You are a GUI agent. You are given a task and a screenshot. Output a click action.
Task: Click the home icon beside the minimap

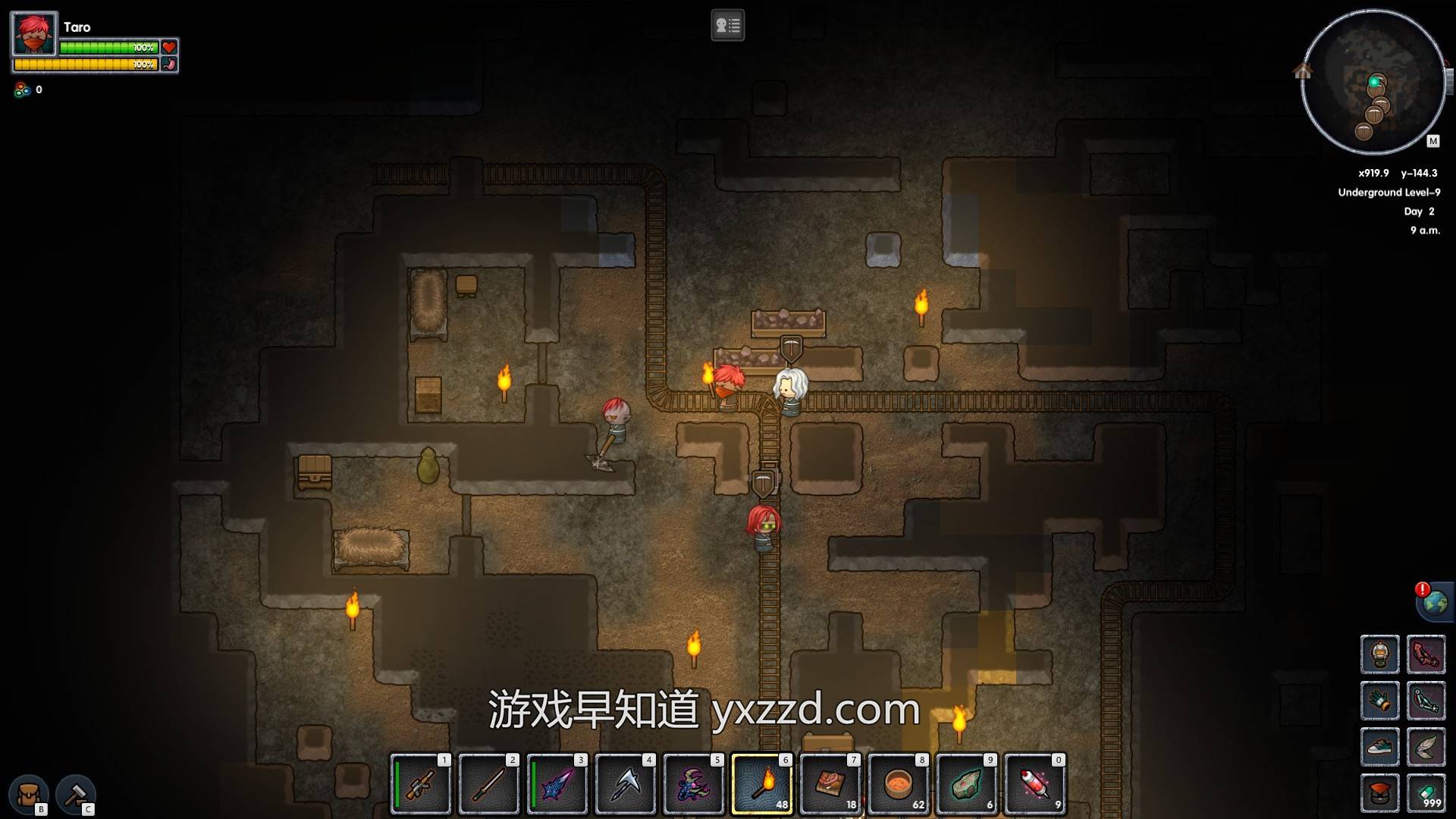(x=1302, y=71)
